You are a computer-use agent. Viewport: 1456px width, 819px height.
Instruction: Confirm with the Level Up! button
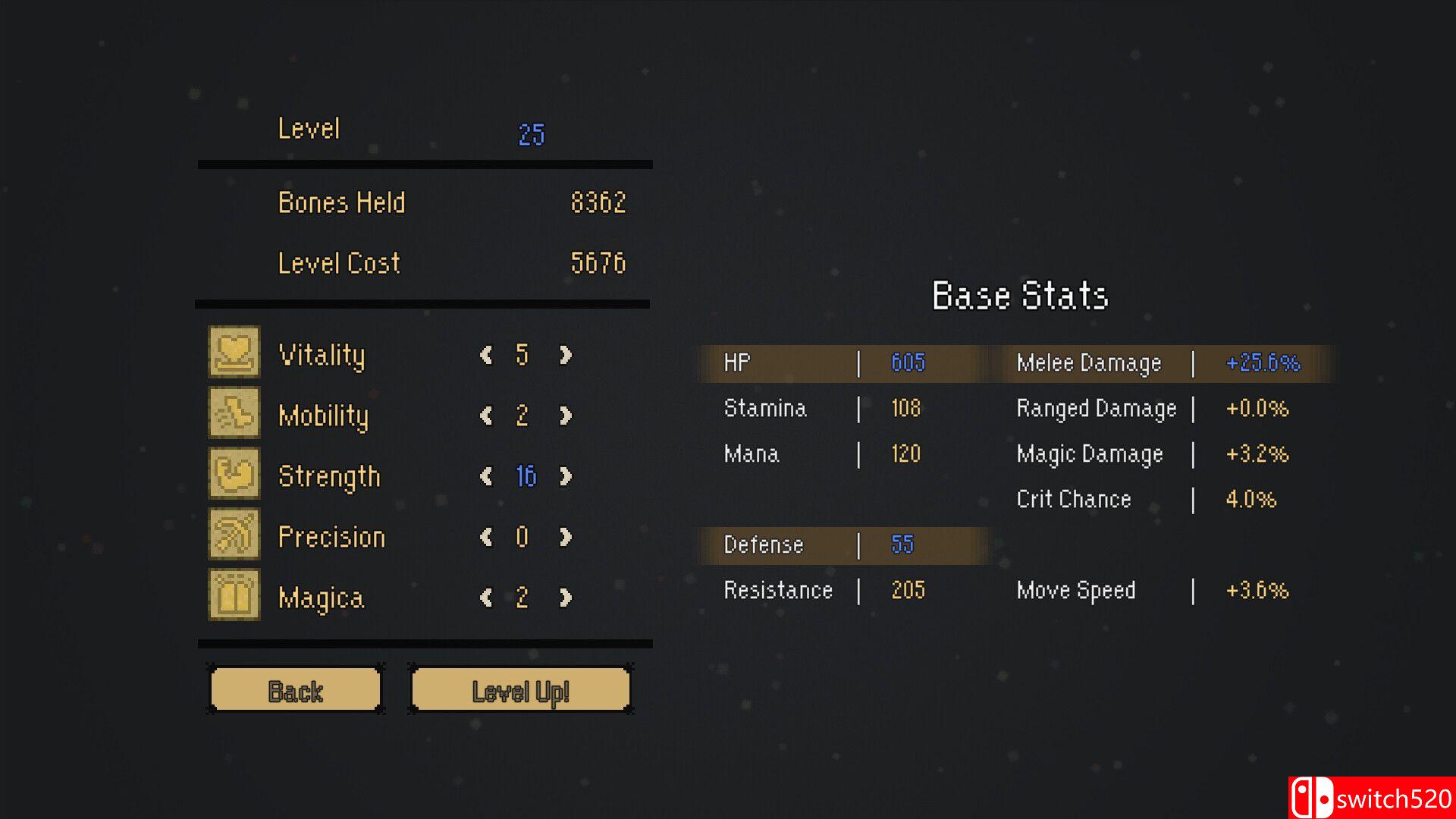(520, 690)
